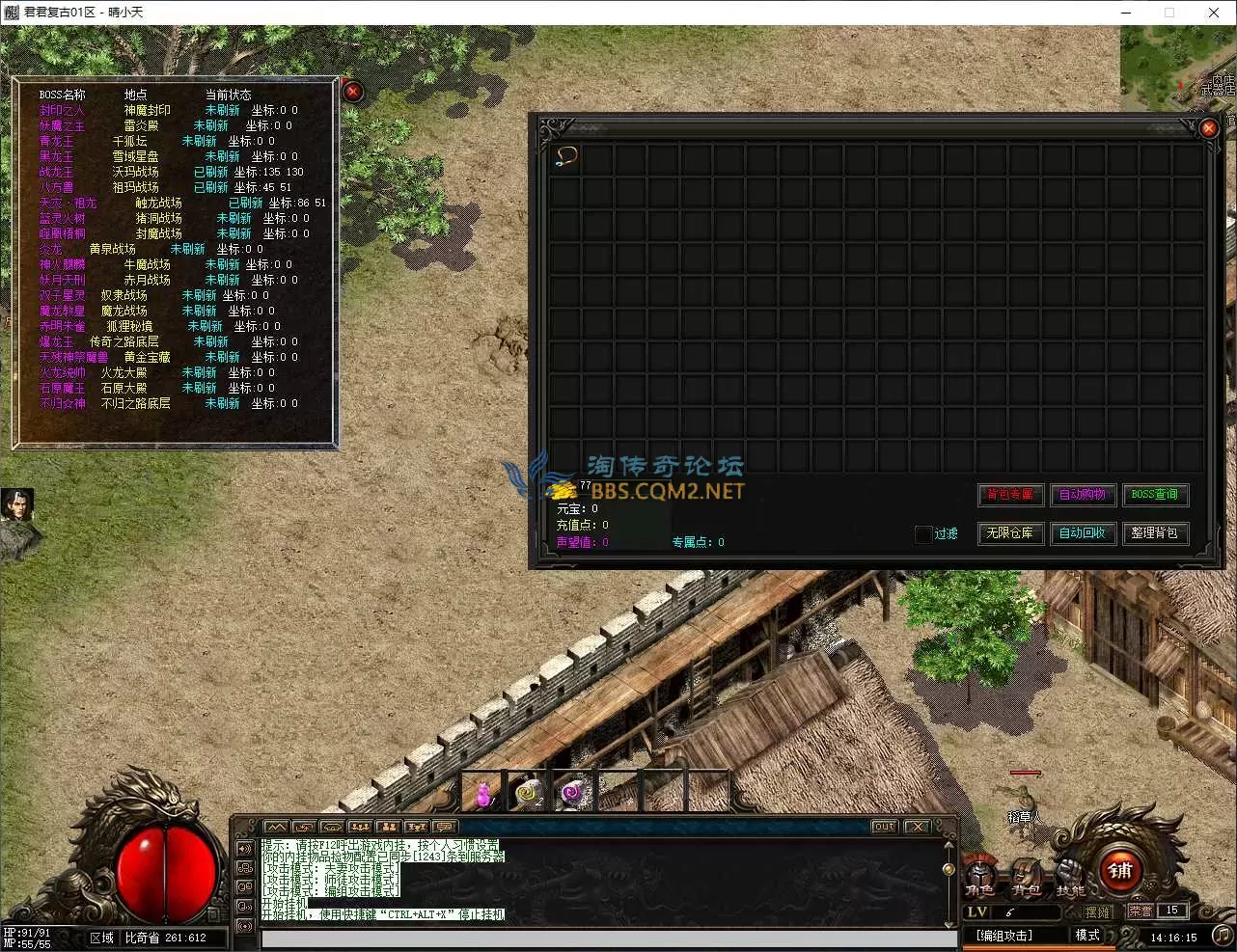Screen dimensions: 1237x952
Task: Switch attack mode with 模式 button
Action: coord(1087,936)
